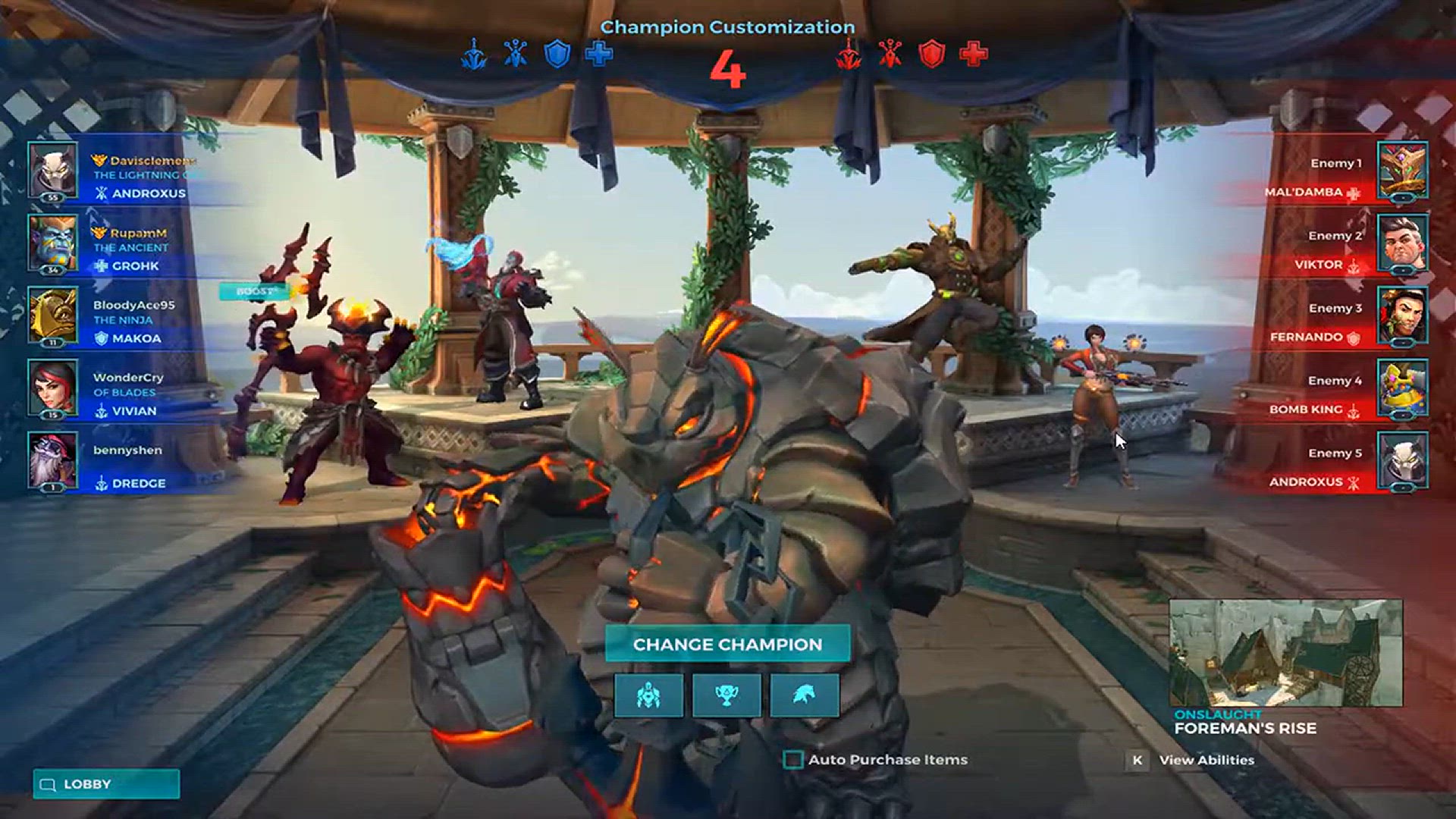Choose the horse mount icon button
The image size is (1456, 819).
pos(805,695)
